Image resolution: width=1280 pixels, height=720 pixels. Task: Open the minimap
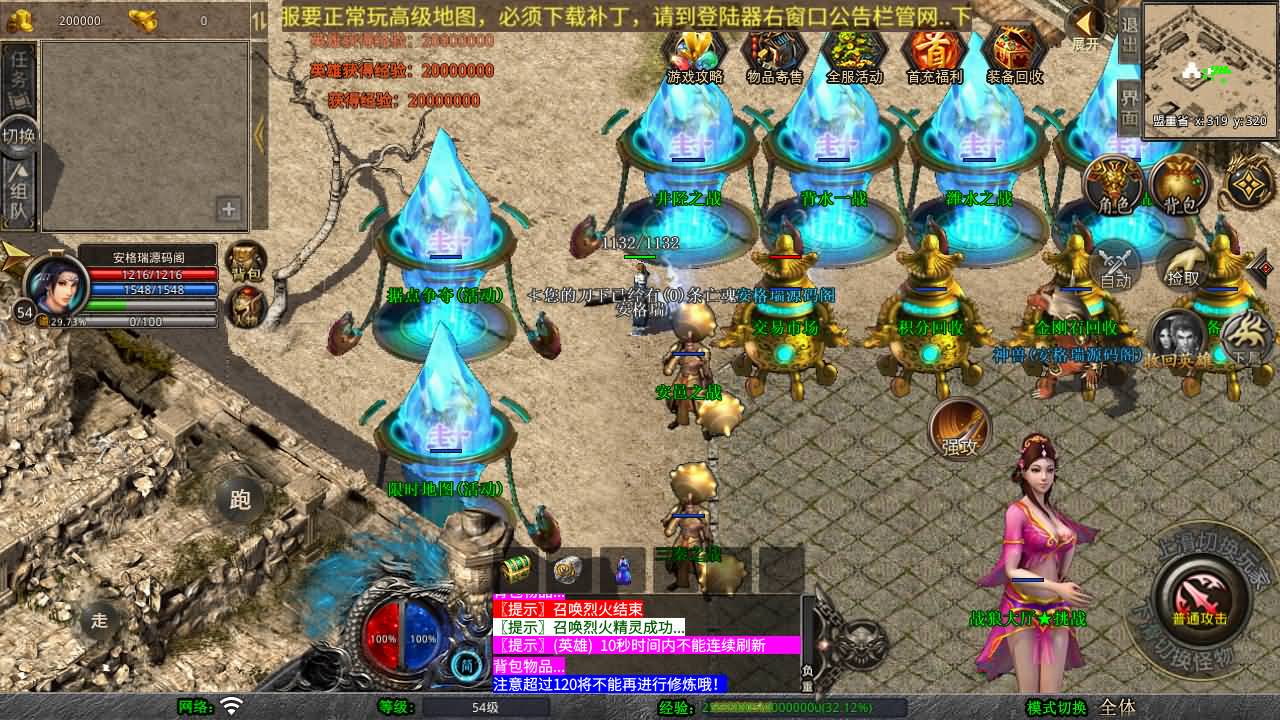[1210, 70]
